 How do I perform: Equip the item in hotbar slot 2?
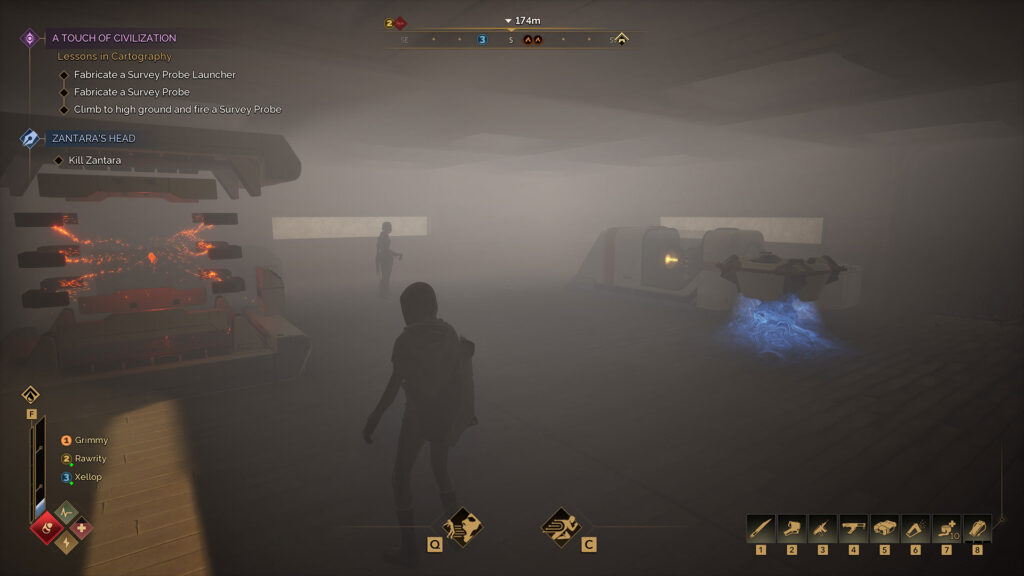coord(792,529)
